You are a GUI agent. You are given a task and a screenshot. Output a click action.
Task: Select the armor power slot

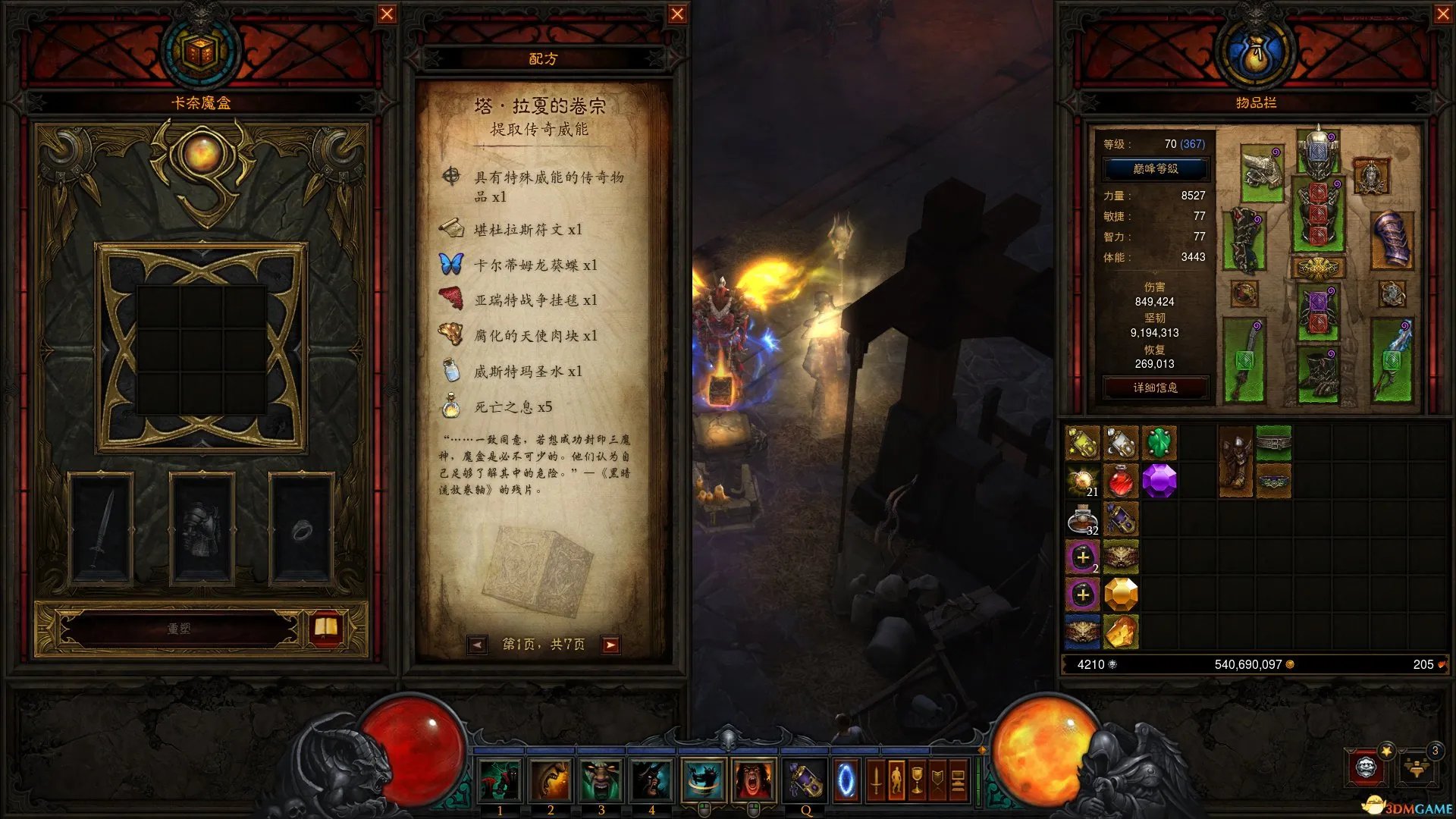pos(202,528)
